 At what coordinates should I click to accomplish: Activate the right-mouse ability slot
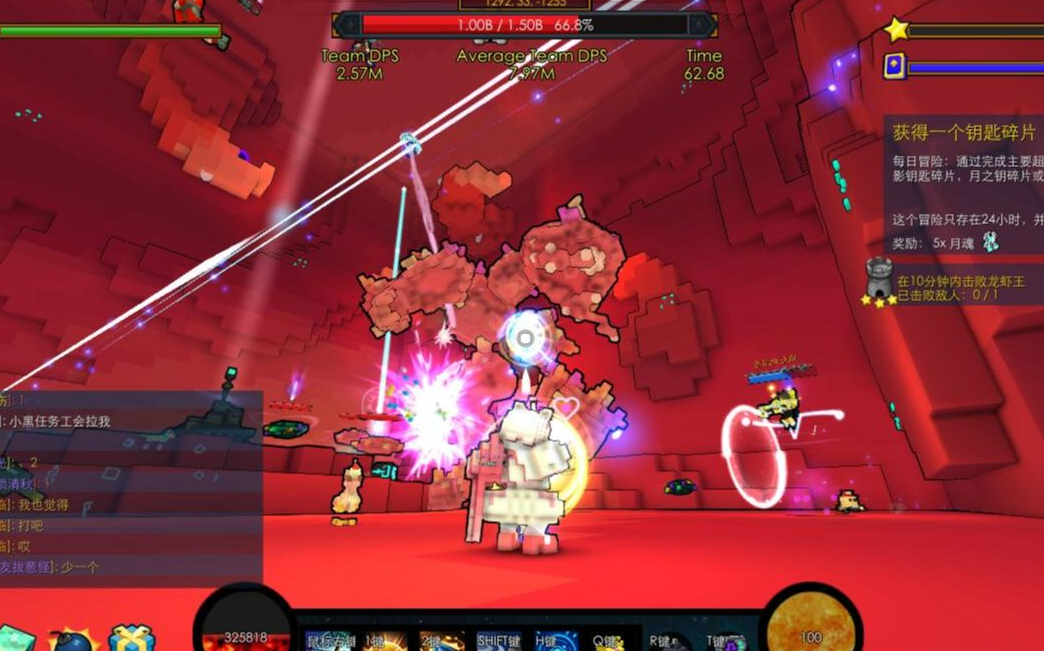click(x=328, y=641)
